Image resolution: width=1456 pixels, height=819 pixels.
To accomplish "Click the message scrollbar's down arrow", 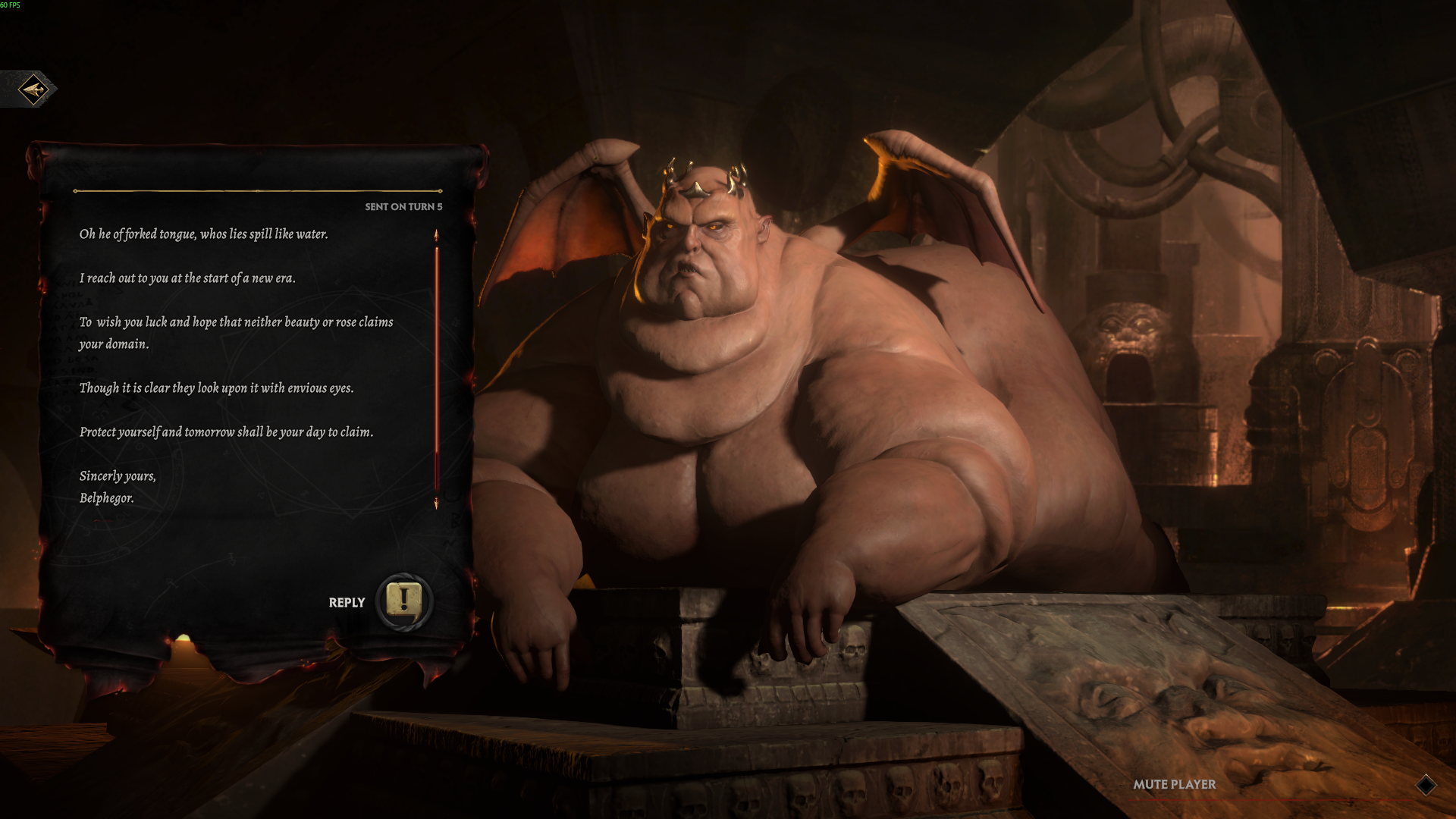I will point(436,504).
